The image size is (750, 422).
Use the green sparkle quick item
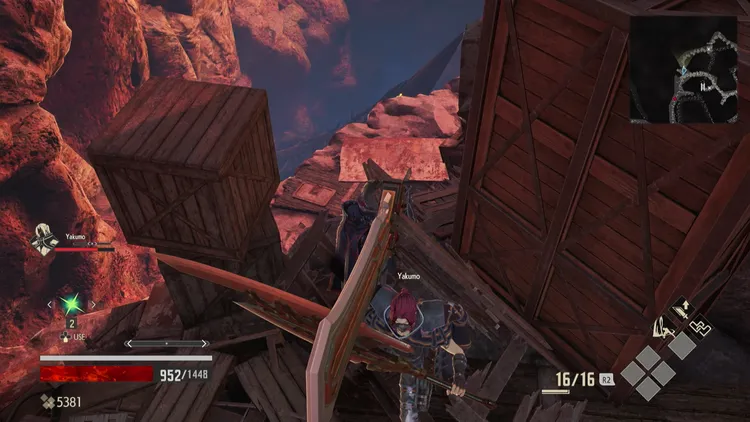(x=71, y=303)
